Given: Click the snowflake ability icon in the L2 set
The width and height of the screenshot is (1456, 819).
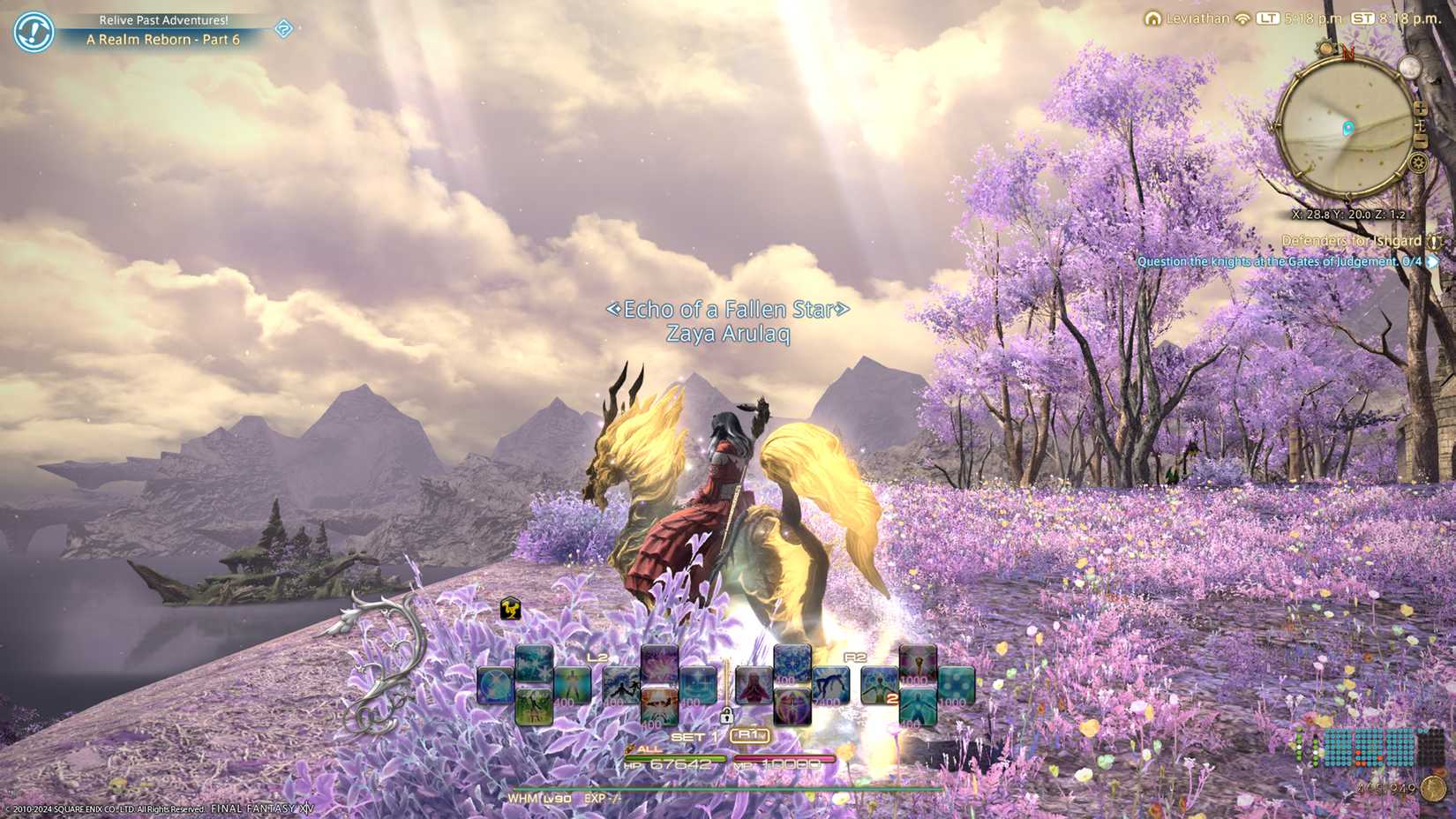Looking at the screenshot, I should [x=534, y=662].
